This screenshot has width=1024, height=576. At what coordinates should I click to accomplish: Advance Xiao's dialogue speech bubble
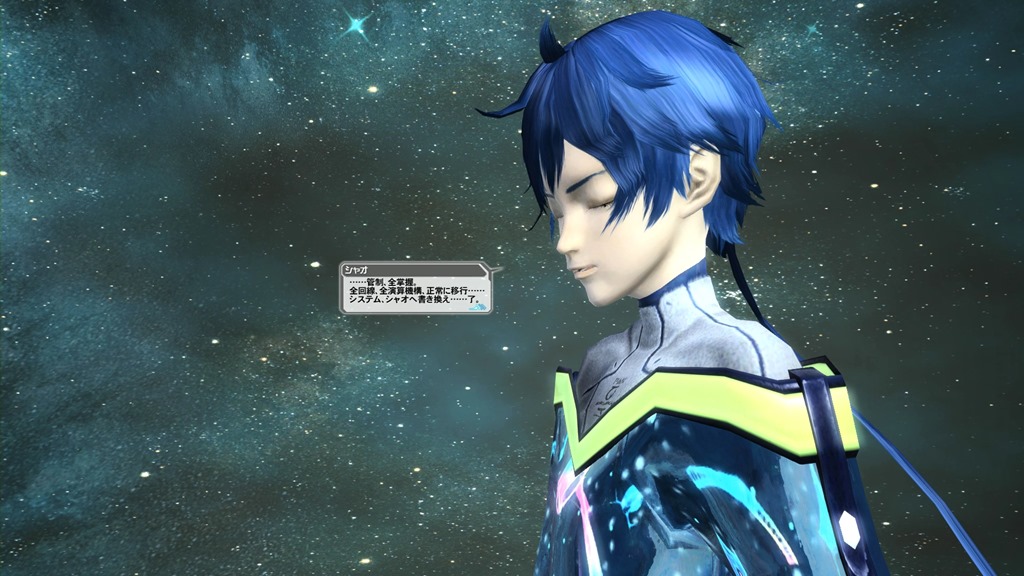pyautogui.click(x=414, y=291)
